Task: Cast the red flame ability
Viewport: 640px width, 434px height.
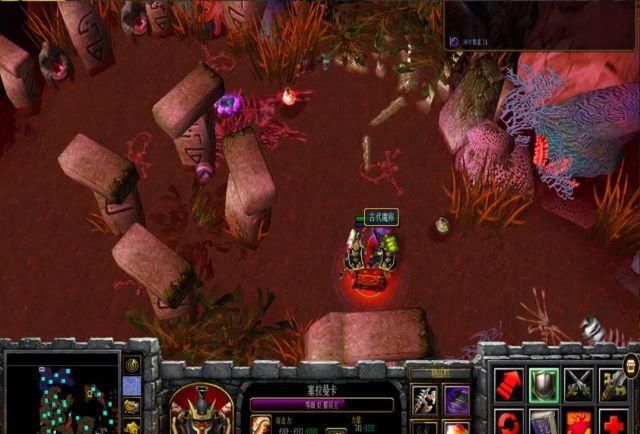Action: [579, 422]
